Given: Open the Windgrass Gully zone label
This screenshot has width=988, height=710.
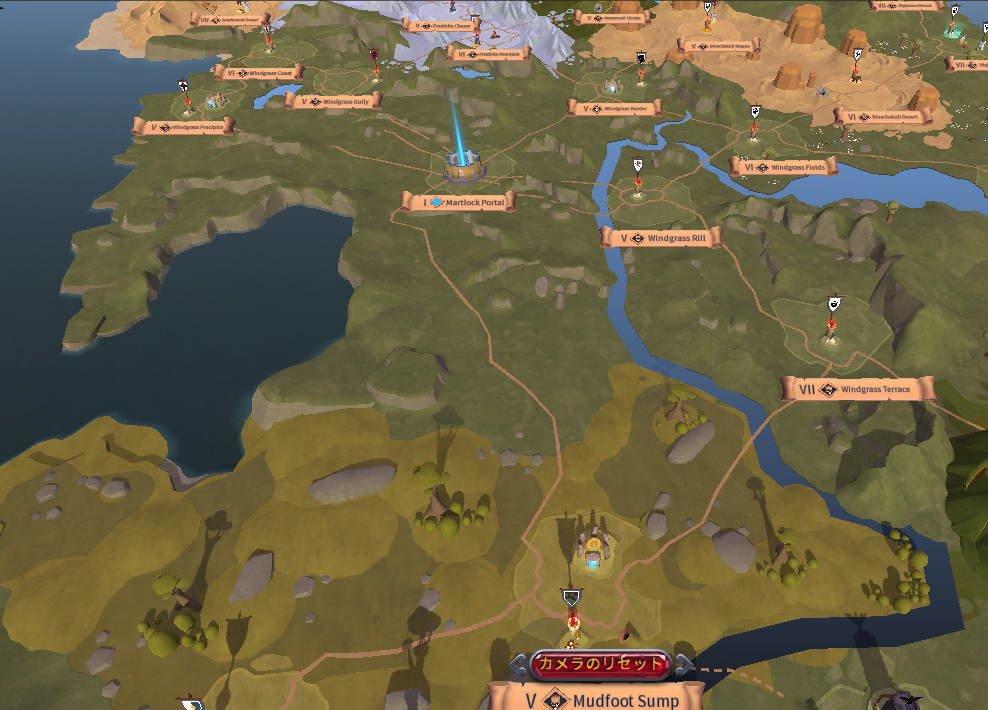Looking at the screenshot, I should click(334, 101).
